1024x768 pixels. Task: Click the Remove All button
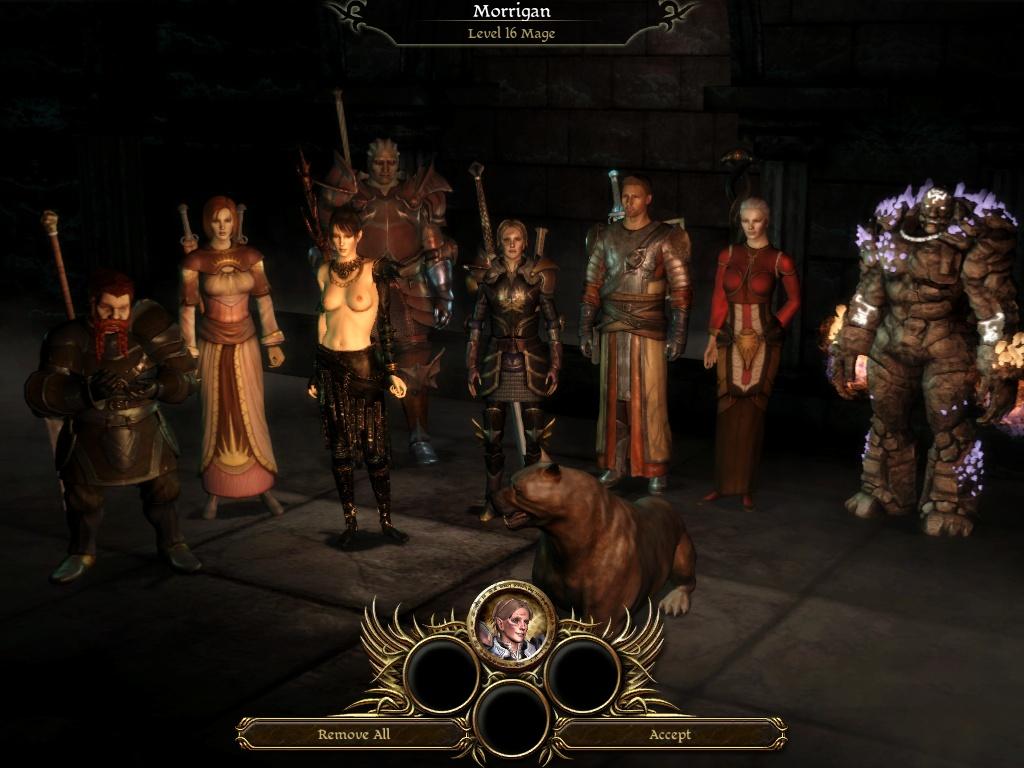353,734
